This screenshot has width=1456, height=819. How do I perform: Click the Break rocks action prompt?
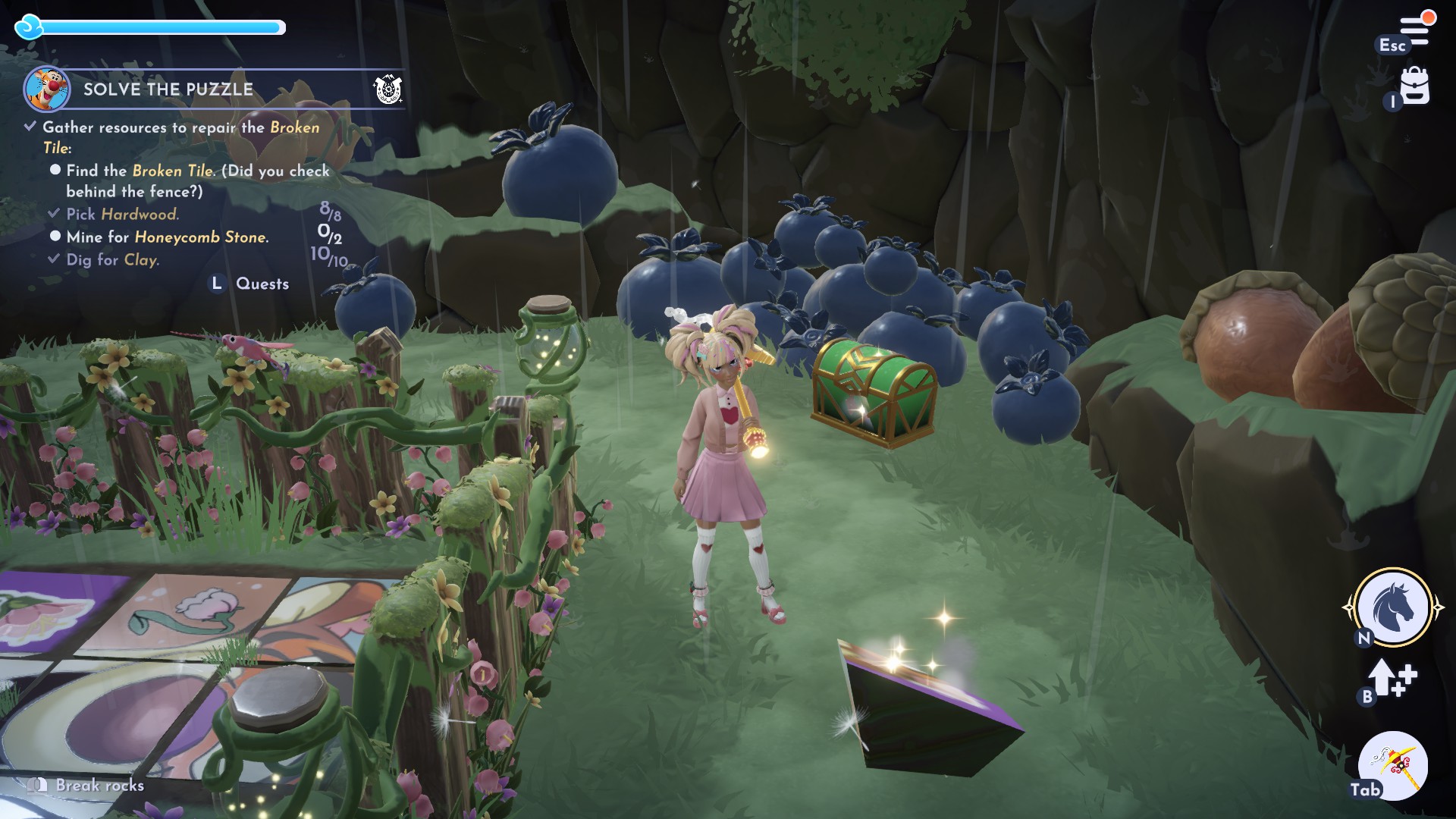coord(96,786)
